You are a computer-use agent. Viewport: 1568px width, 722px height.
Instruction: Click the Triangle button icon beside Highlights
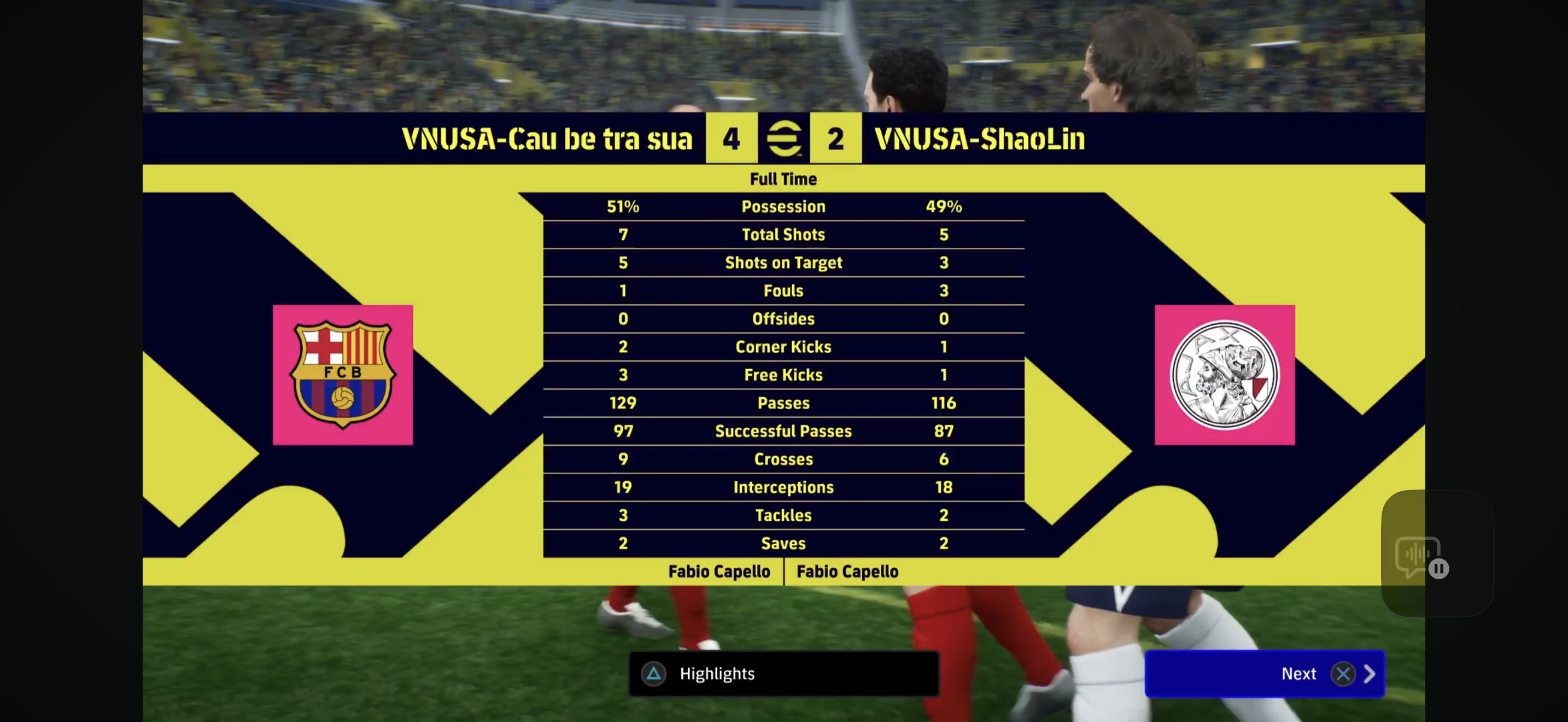[653, 674]
